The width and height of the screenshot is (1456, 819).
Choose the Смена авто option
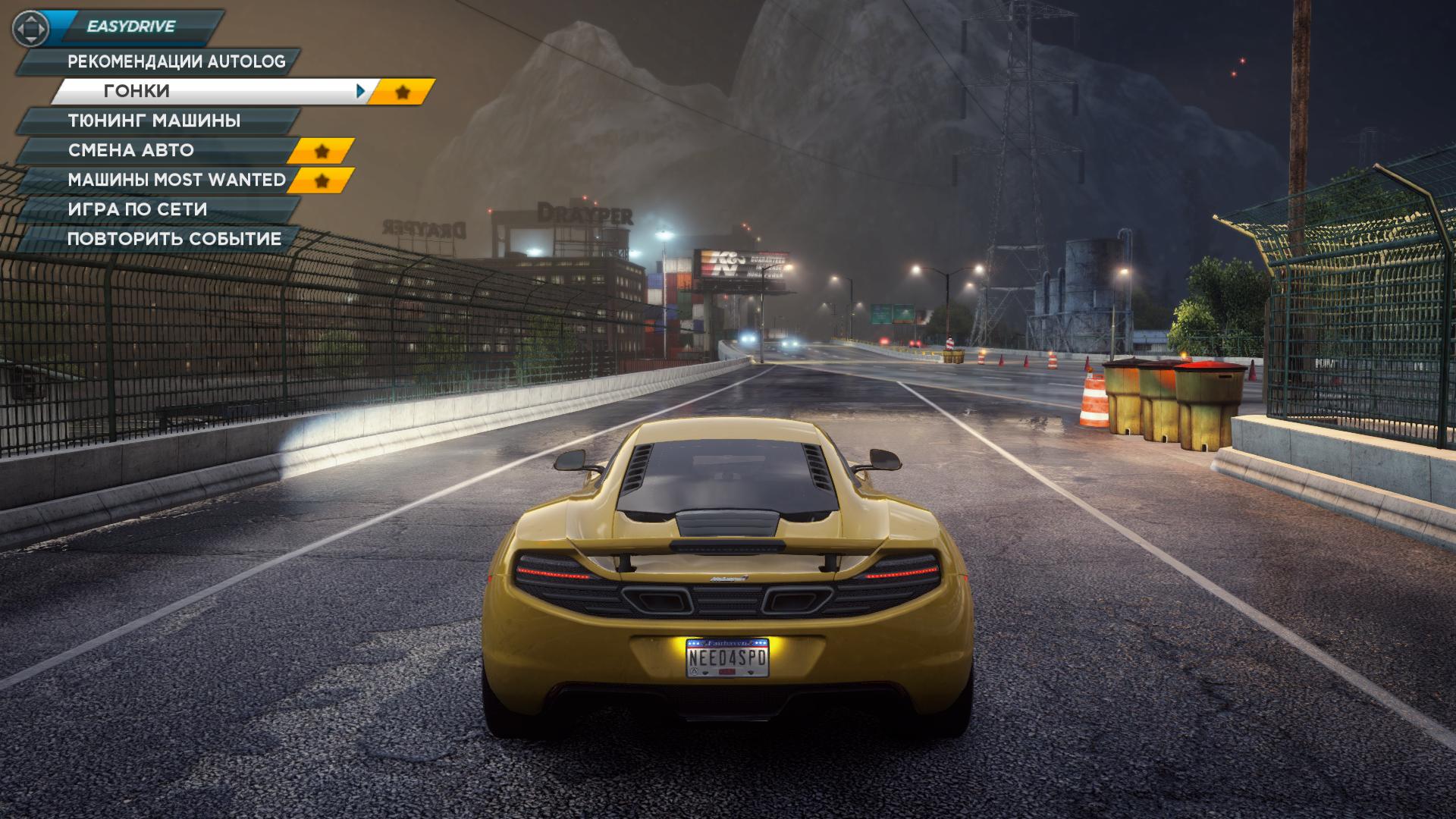pyautogui.click(x=131, y=150)
